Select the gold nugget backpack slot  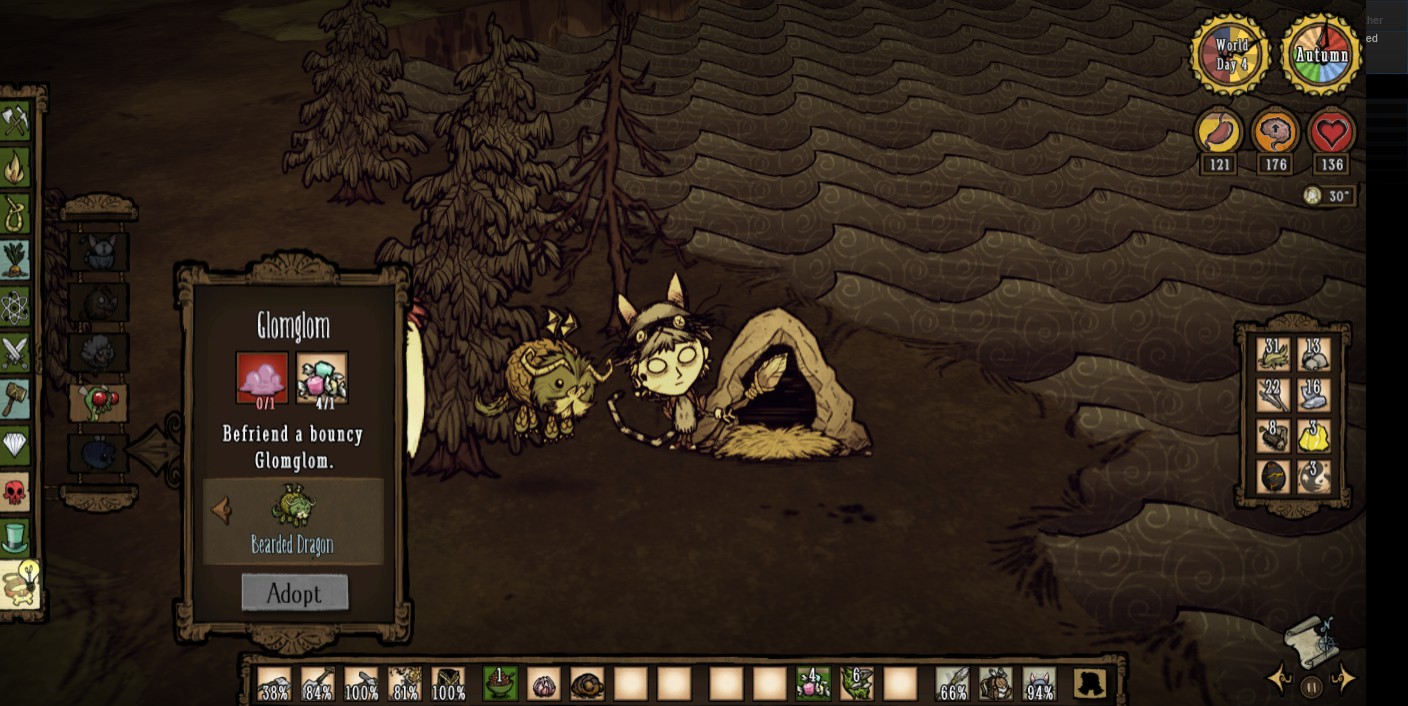pos(1314,436)
